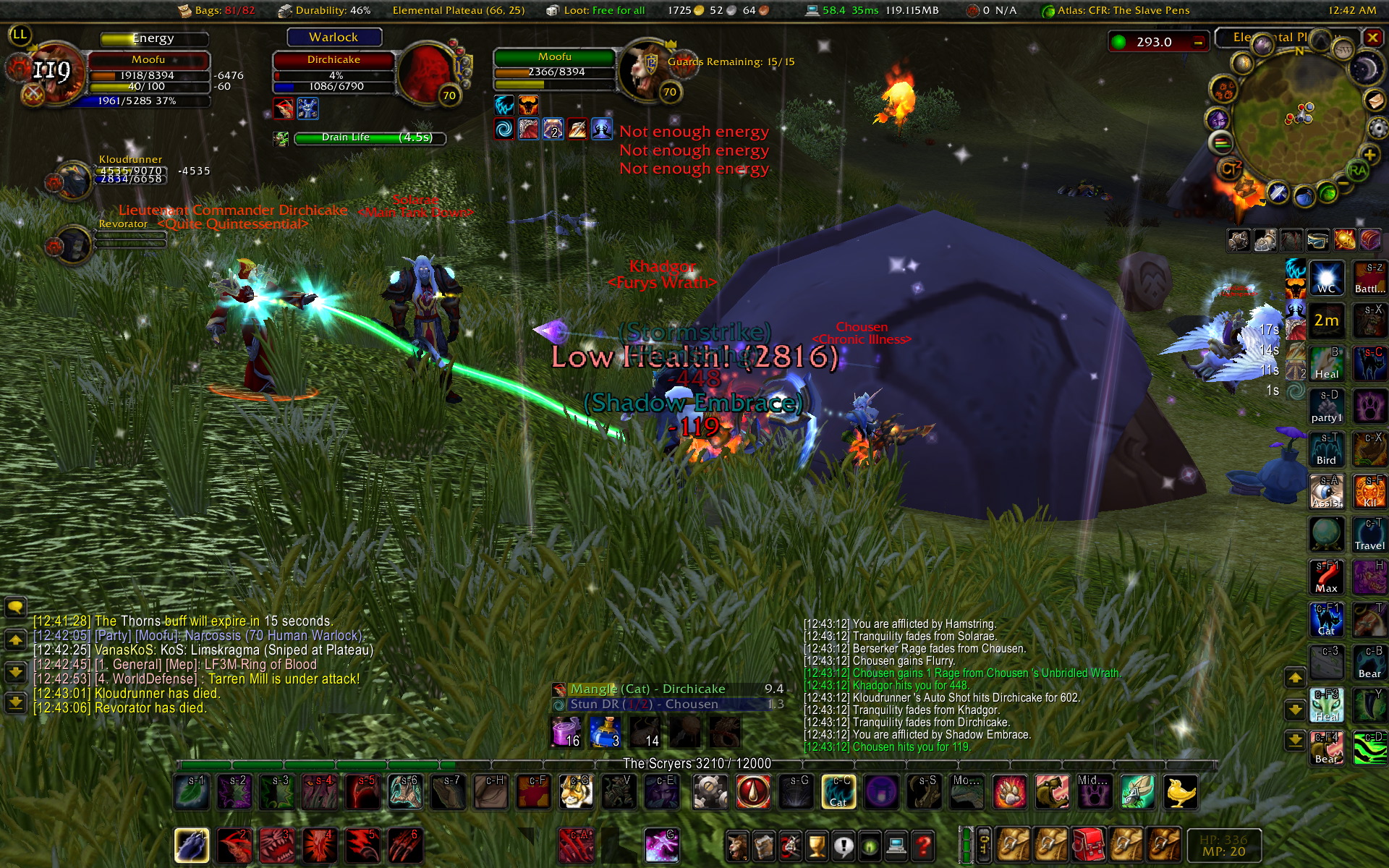Image resolution: width=1389 pixels, height=868 pixels.
Task: Open the chat speech bubble menu button
Action: pyautogui.click(x=15, y=607)
